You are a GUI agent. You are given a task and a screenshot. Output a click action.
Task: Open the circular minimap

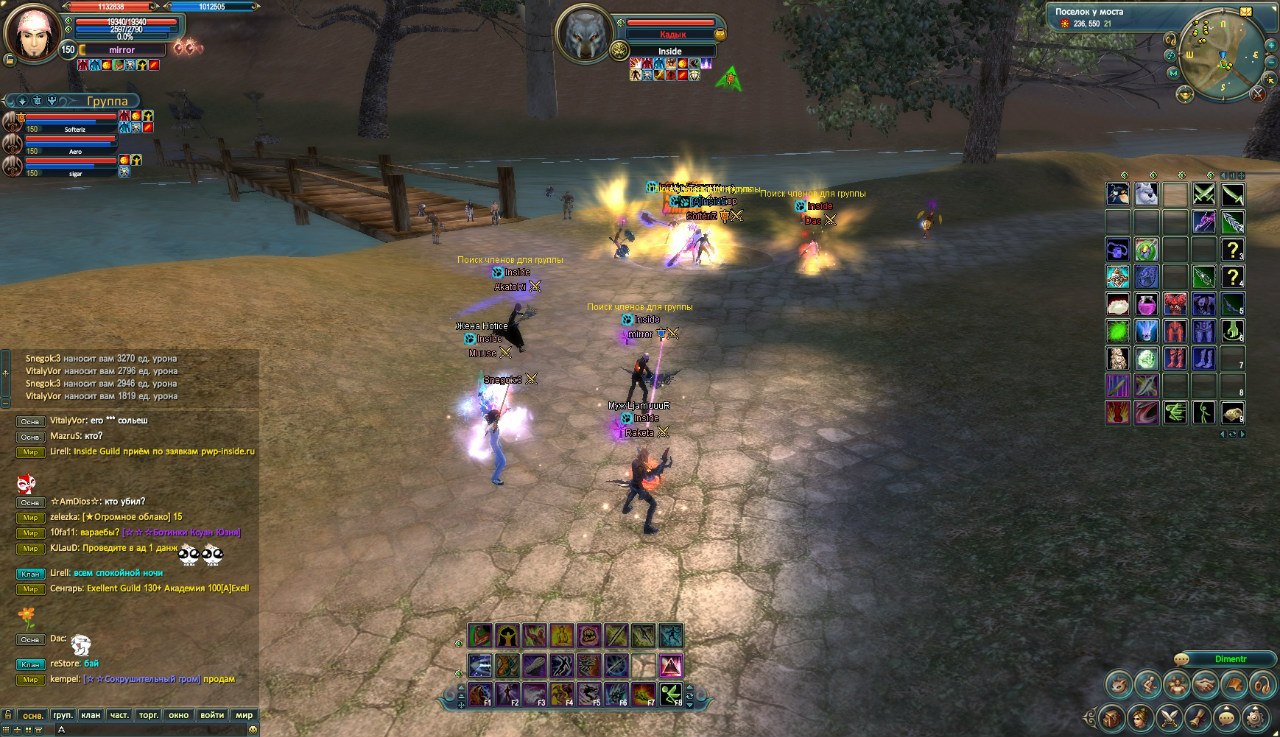[x=1220, y=57]
